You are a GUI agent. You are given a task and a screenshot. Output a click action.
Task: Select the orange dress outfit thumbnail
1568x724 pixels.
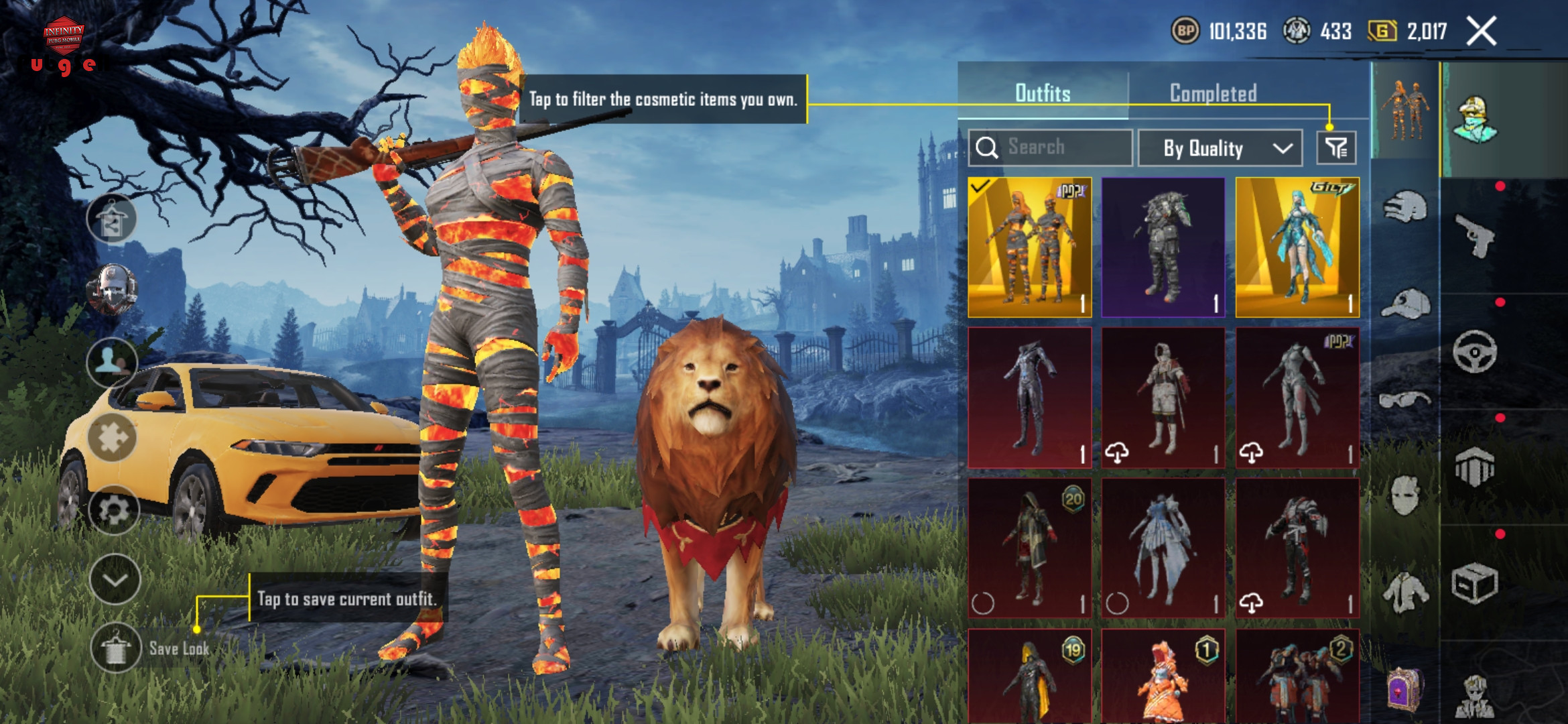pos(1163,677)
